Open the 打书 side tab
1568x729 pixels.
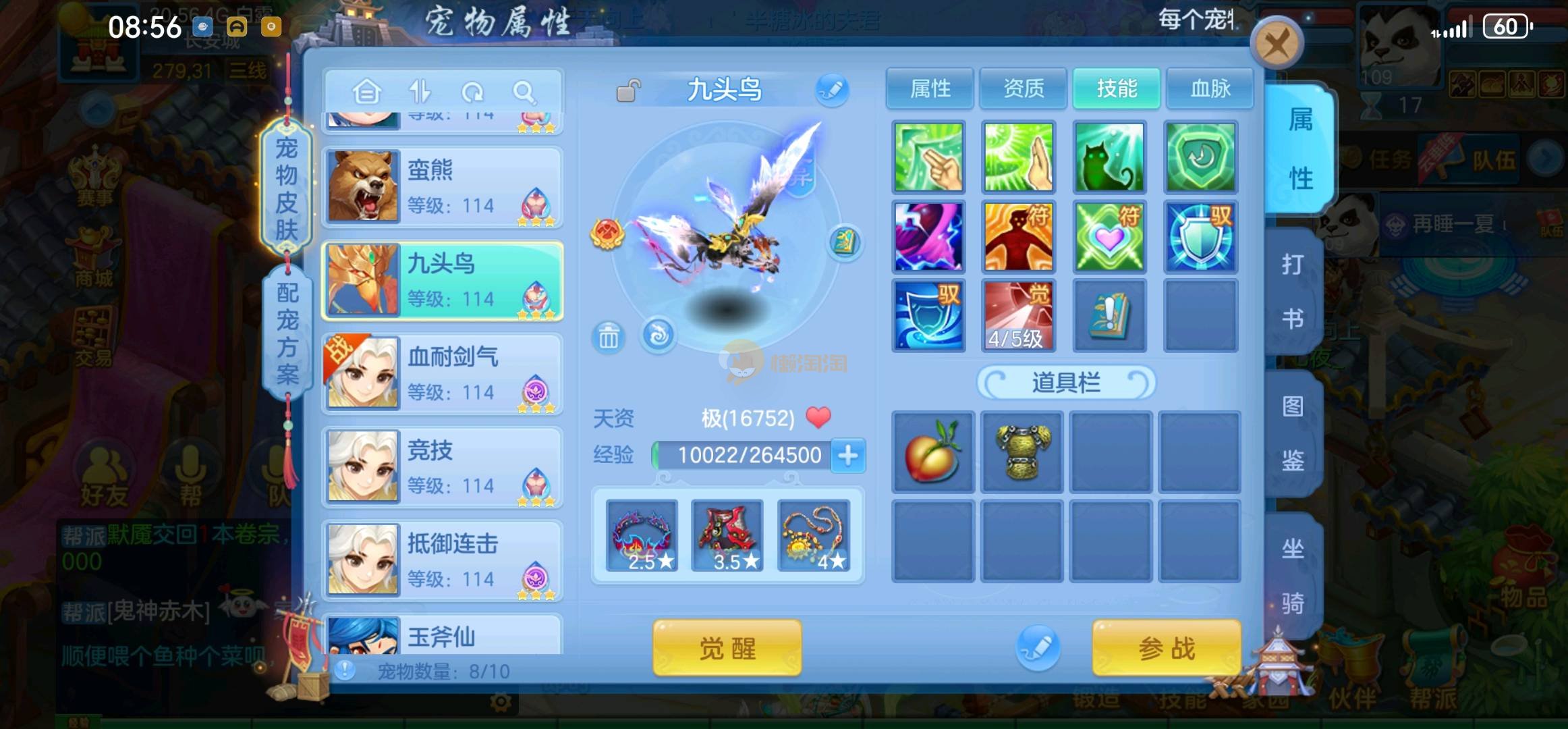pyautogui.click(x=1292, y=292)
